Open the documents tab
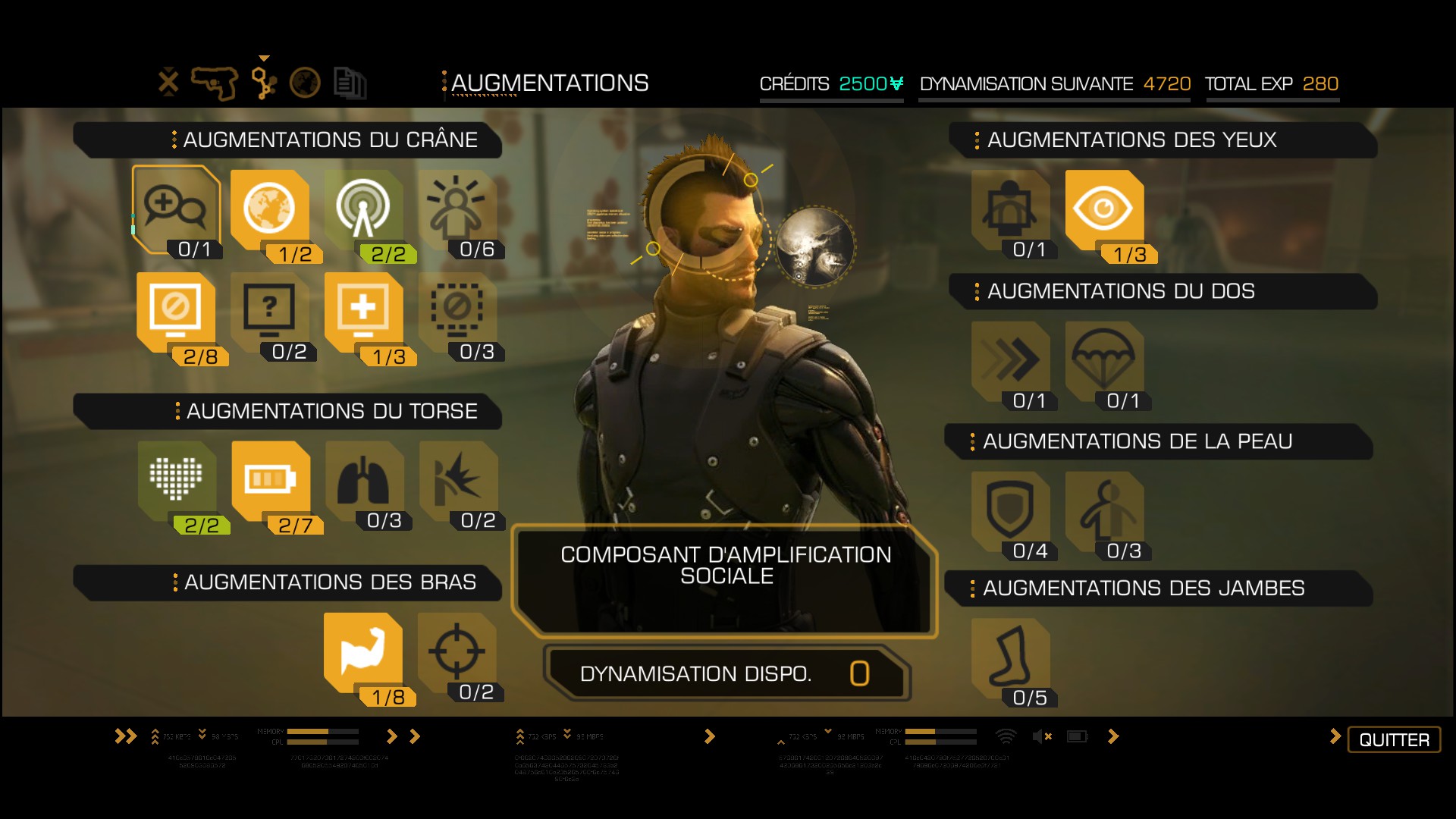1456x819 pixels. tap(350, 83)
